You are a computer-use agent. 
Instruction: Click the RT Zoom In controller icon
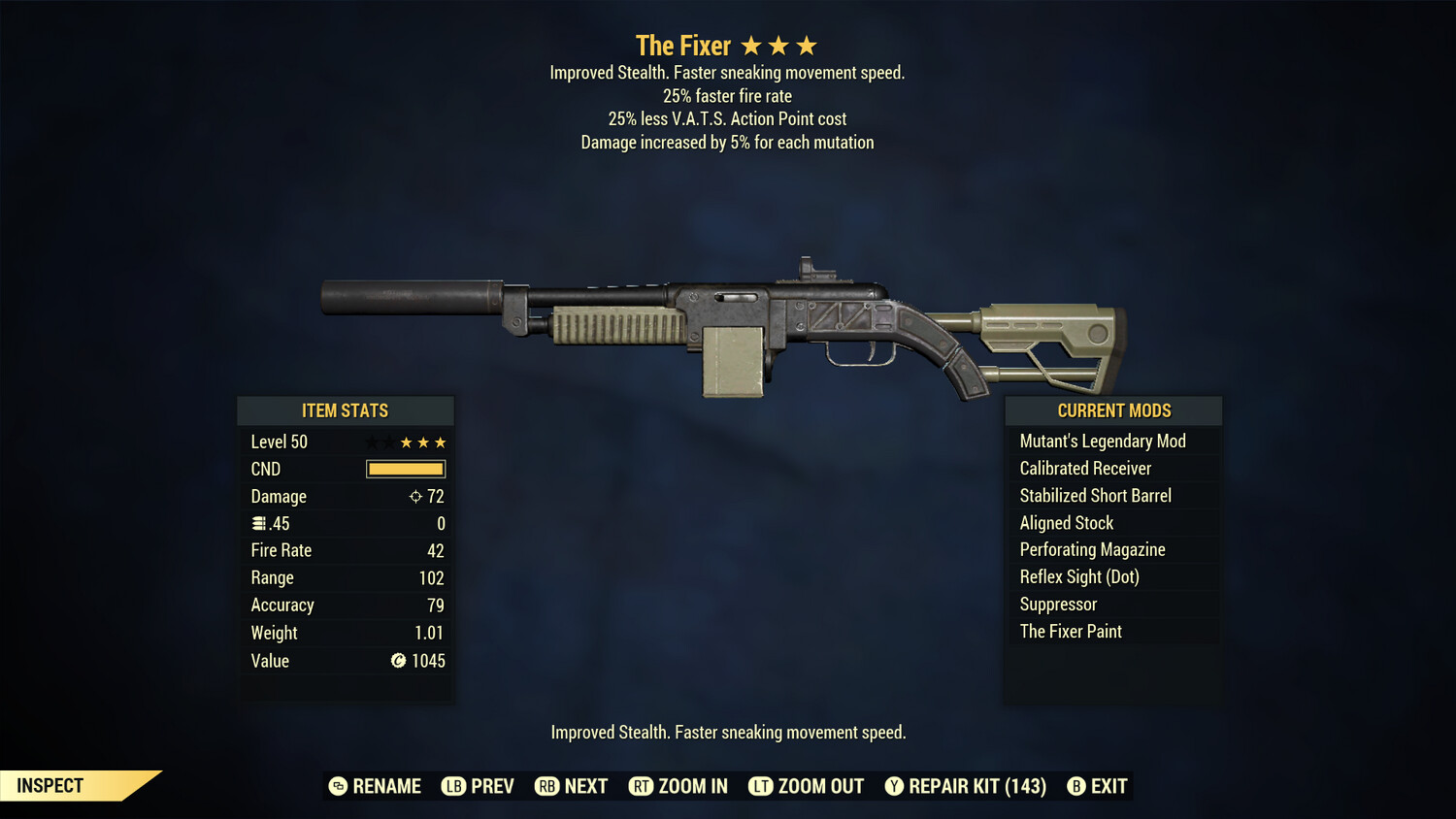(642, 786)
